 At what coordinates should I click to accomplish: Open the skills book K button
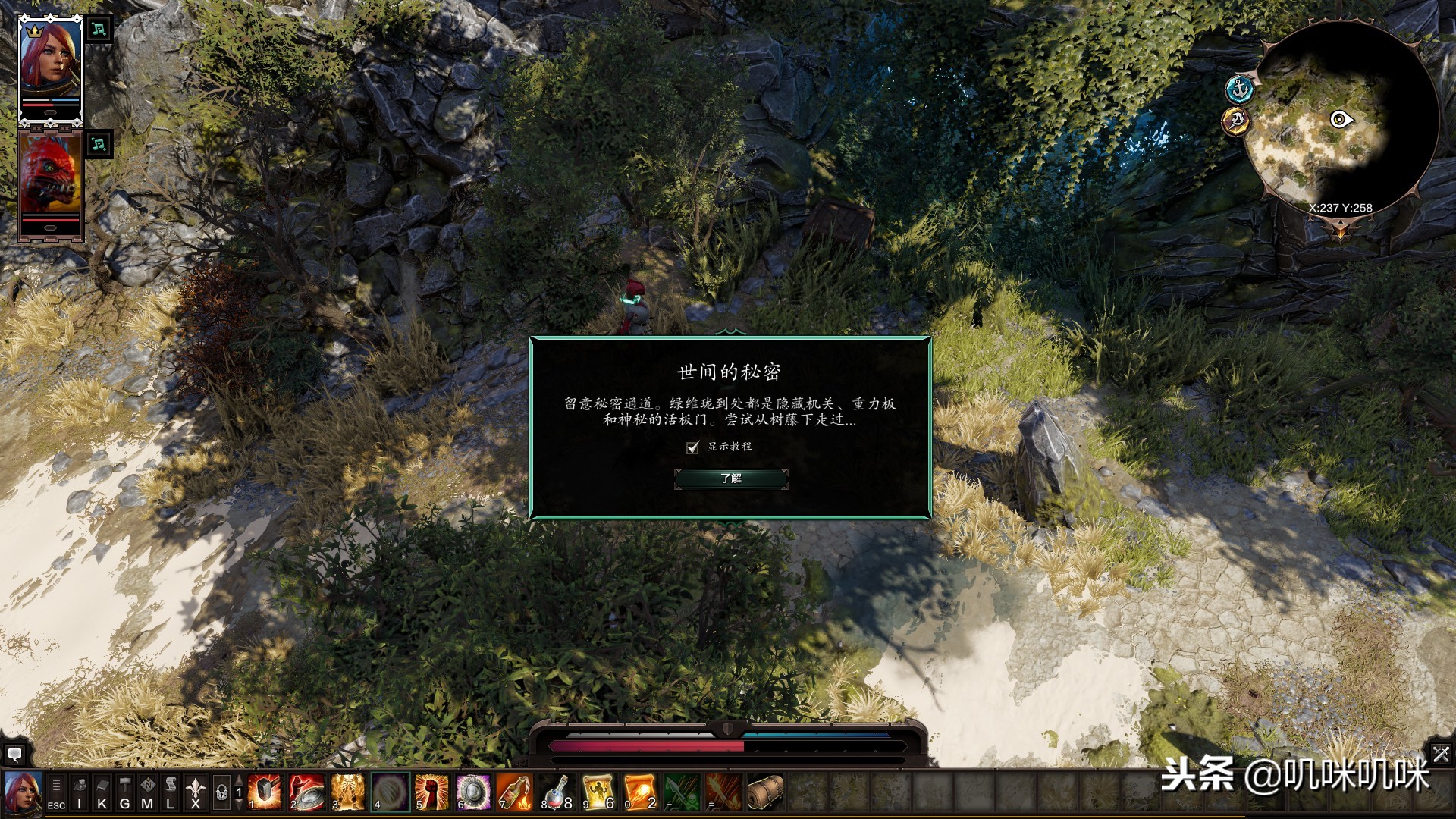coord(102,794)
